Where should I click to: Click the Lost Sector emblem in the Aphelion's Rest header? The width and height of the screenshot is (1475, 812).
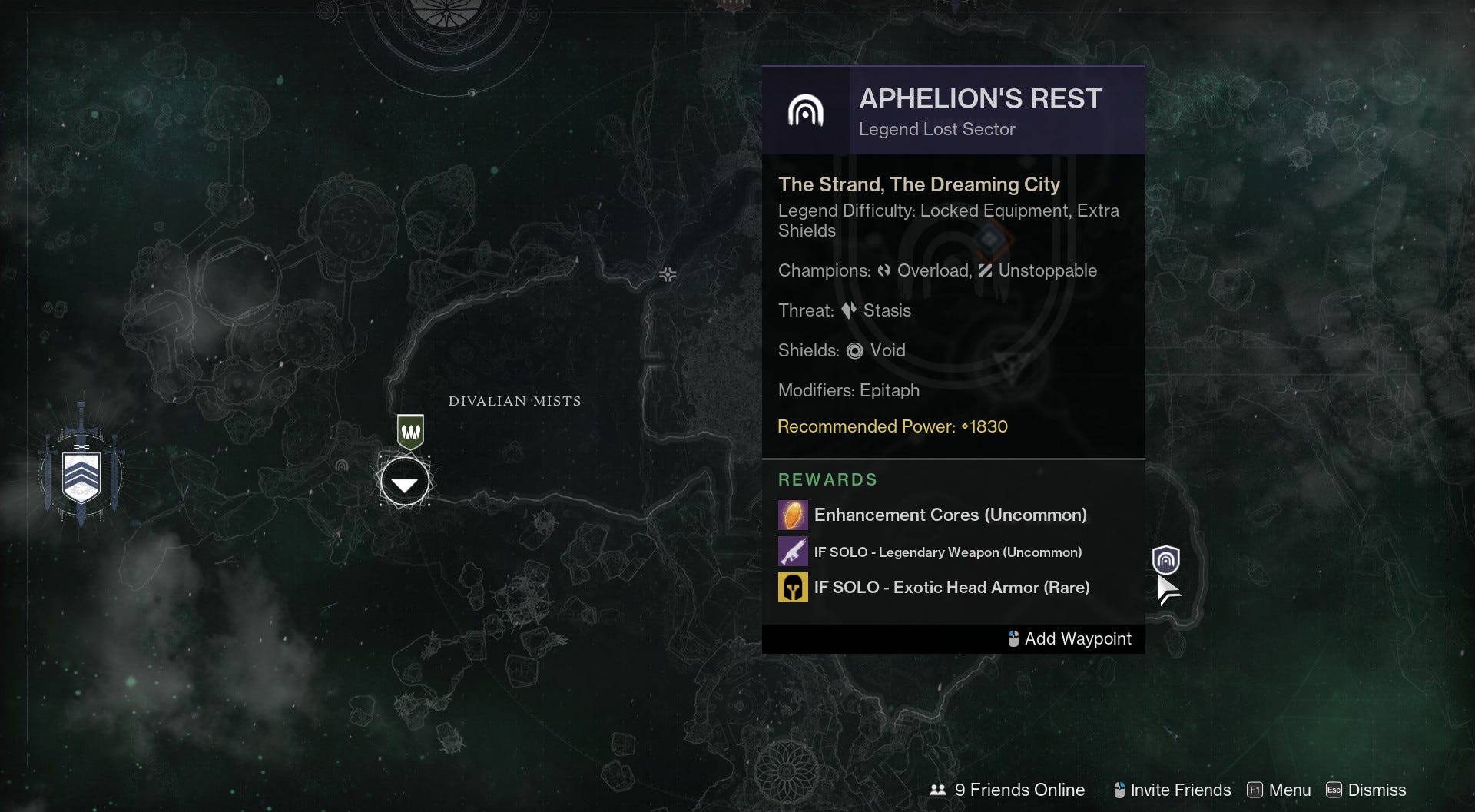click(x=807, y=110)
